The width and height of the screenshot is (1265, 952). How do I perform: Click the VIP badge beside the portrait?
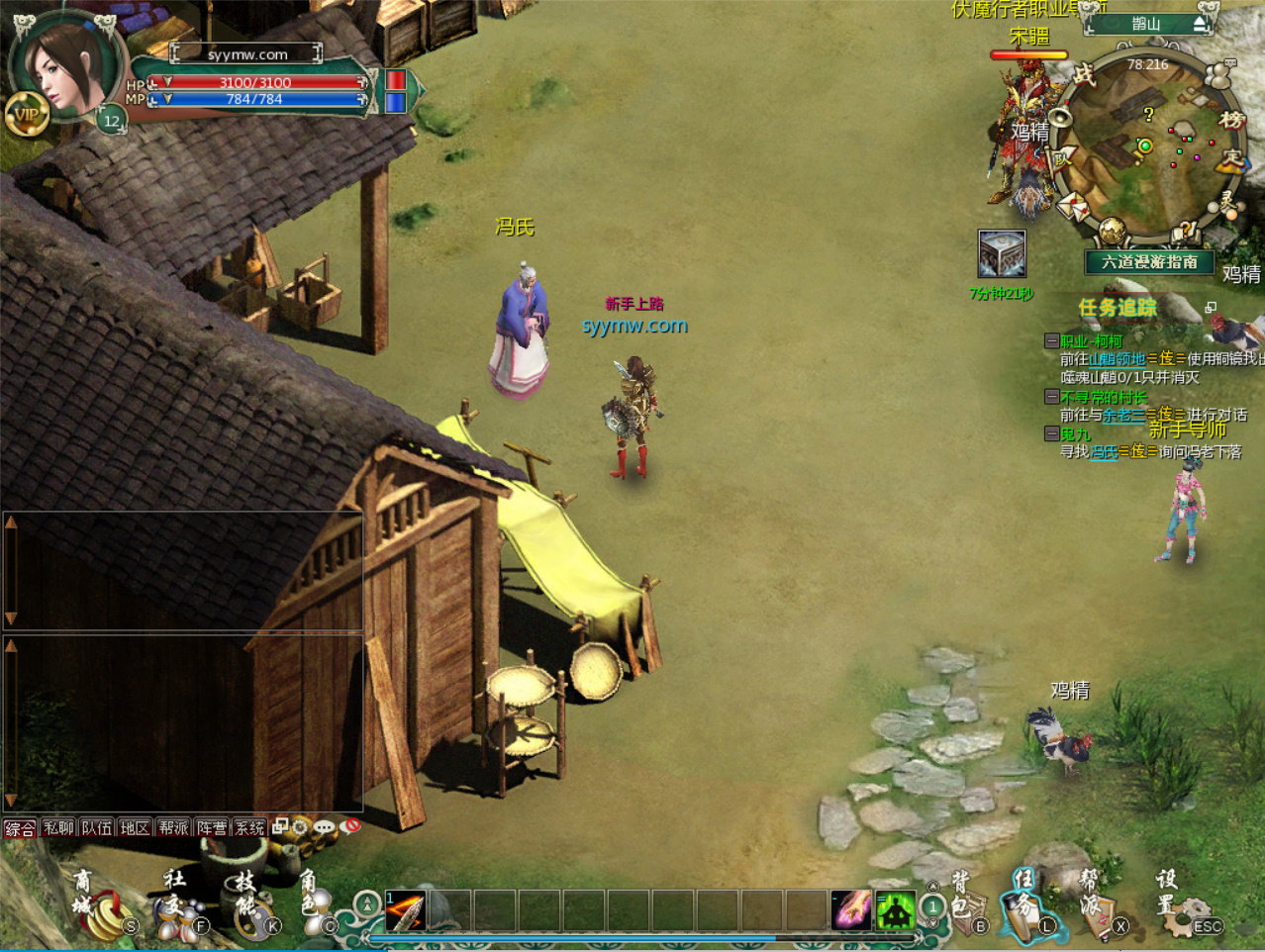tap(27, 115)
